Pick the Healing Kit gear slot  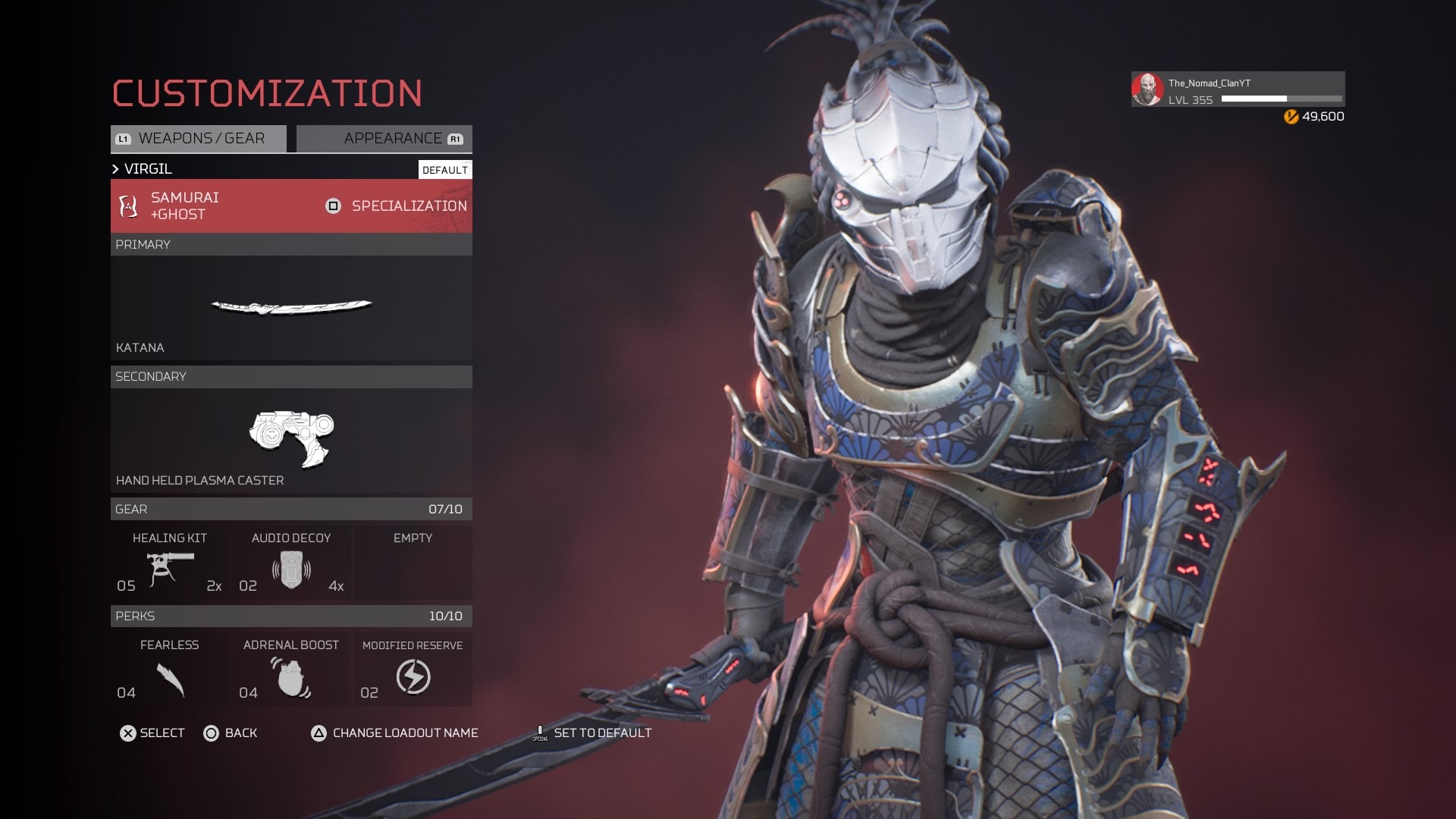click(170, 563)
